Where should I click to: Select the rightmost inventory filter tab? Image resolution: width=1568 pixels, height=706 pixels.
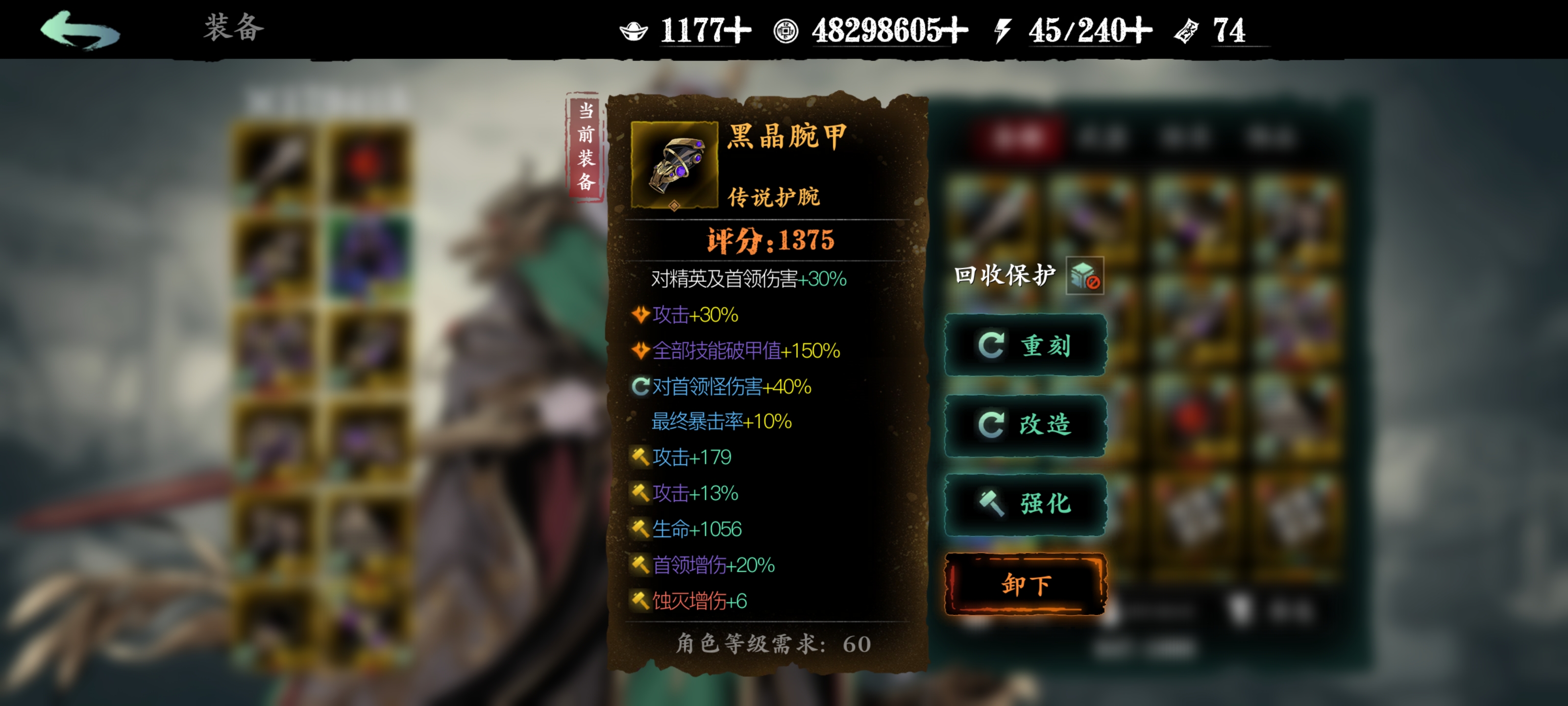coord(1272,135)
